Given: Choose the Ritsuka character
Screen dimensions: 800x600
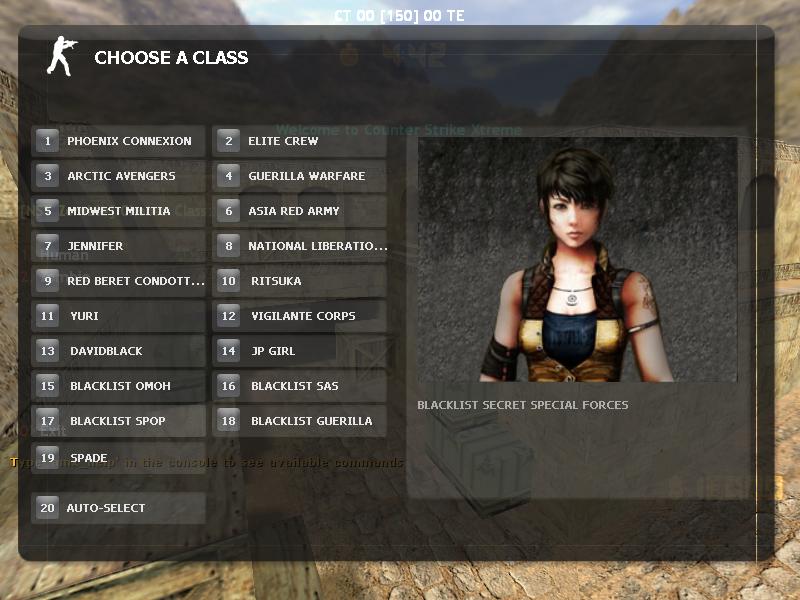Looking at the screenshot, I should pyautogui.click(x=299, y=281).
